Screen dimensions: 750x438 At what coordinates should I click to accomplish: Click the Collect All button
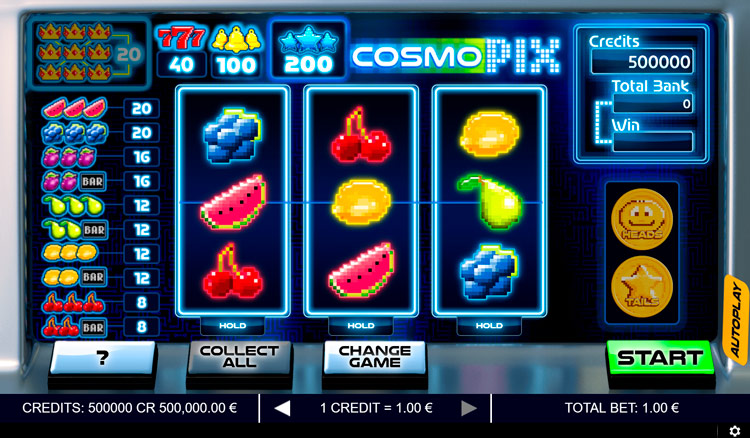(x=239, y=357)
